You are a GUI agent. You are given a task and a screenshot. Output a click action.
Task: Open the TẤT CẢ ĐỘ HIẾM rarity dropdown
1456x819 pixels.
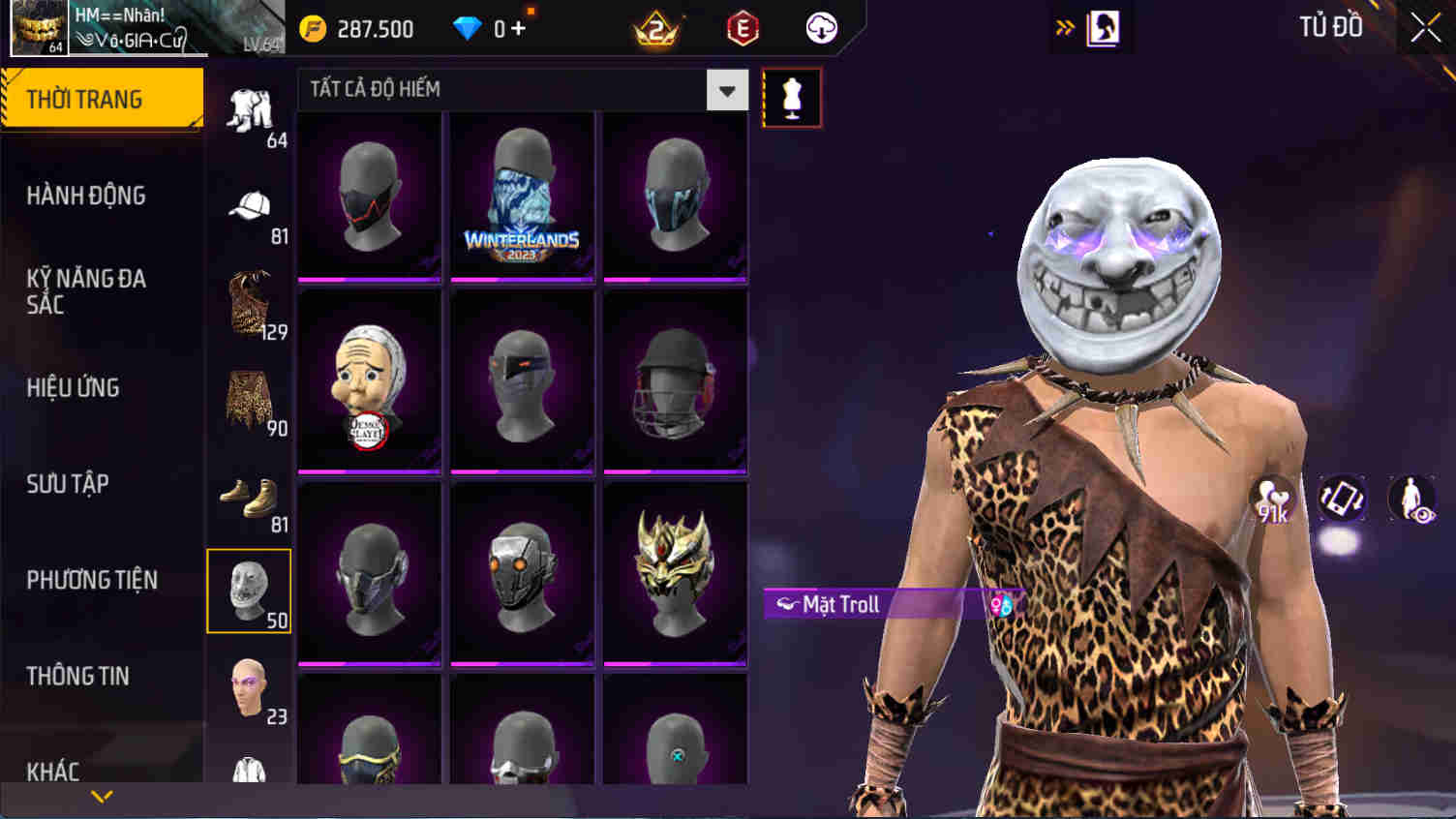coord(726,89)
